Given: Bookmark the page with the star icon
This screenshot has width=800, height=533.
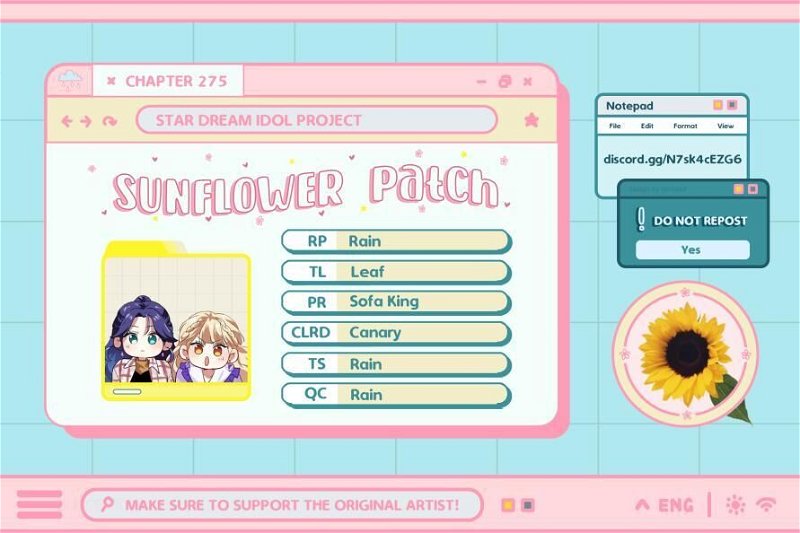Looking at the screenshot, I should [x=531, y=120].
